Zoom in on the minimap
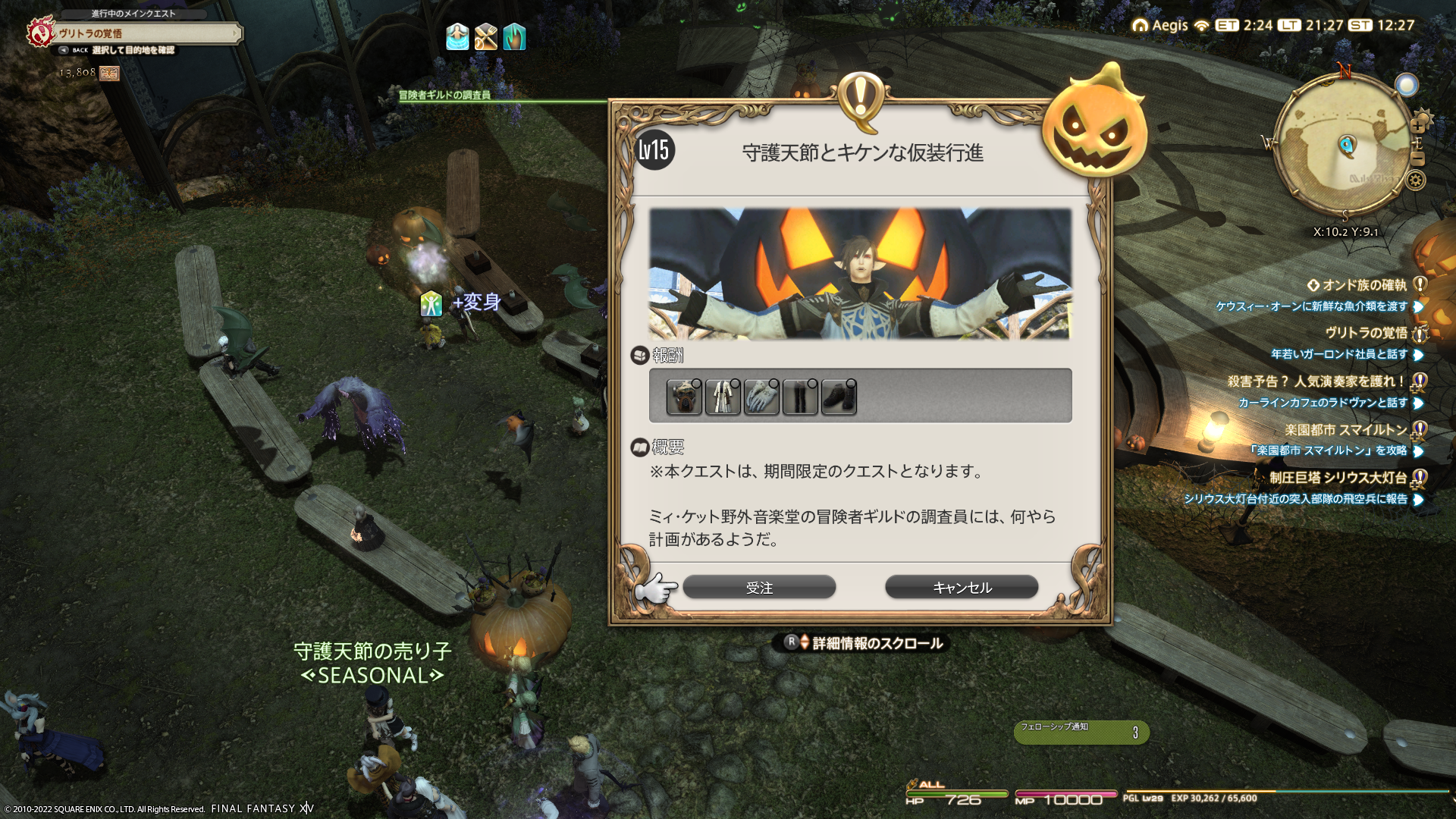1456x819 pixels. click(x=1417, y=126)
